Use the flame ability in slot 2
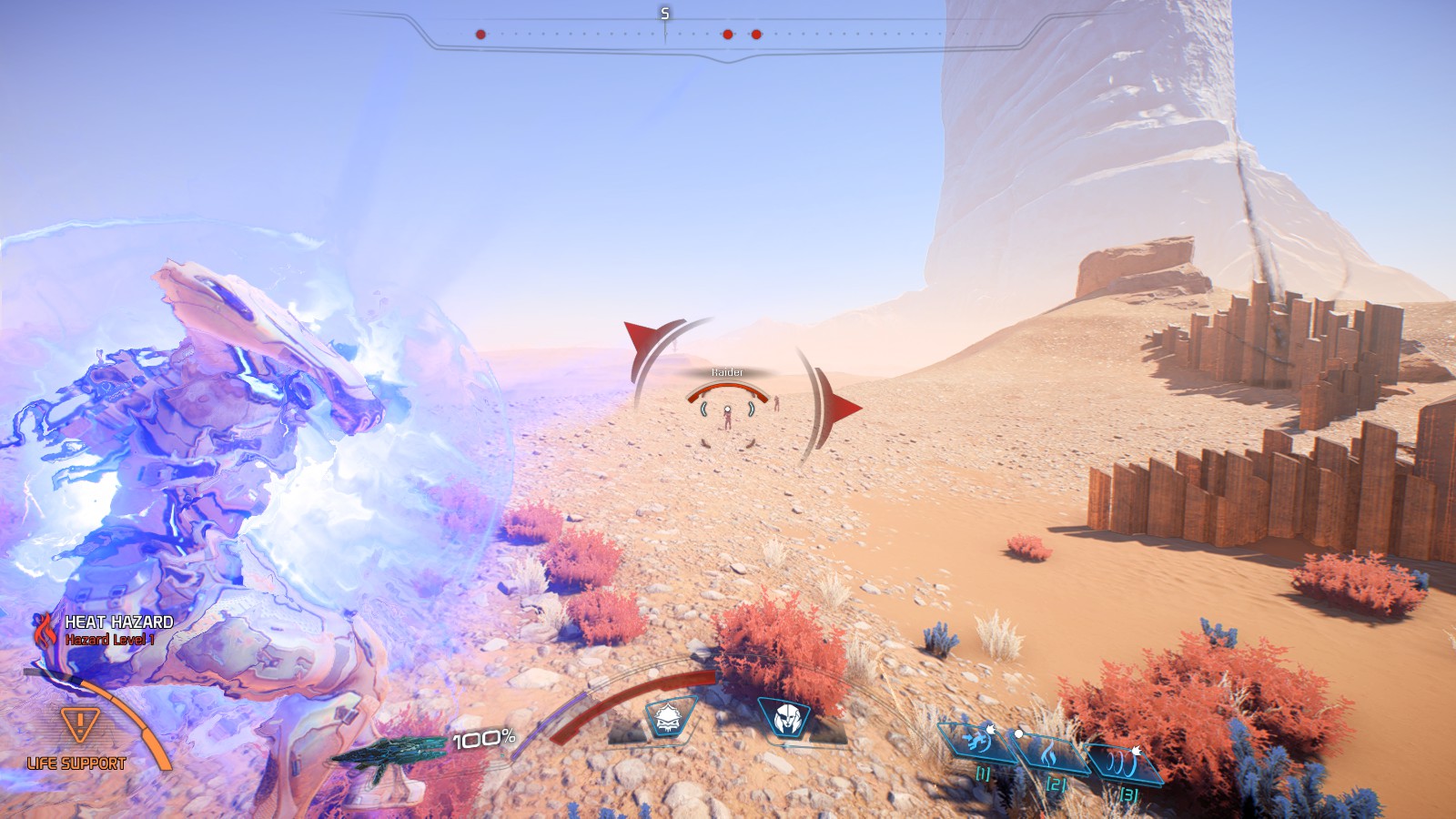The width and height of the screenshot is (1456, 819). [x=1049, y=752]
